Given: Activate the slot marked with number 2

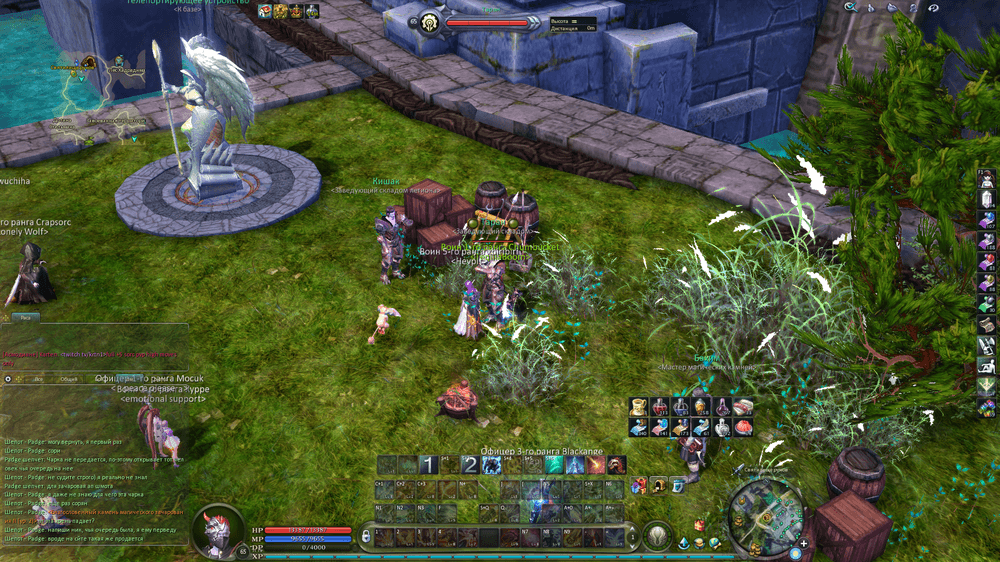Looking at the screenshot, I should (469, 465).
